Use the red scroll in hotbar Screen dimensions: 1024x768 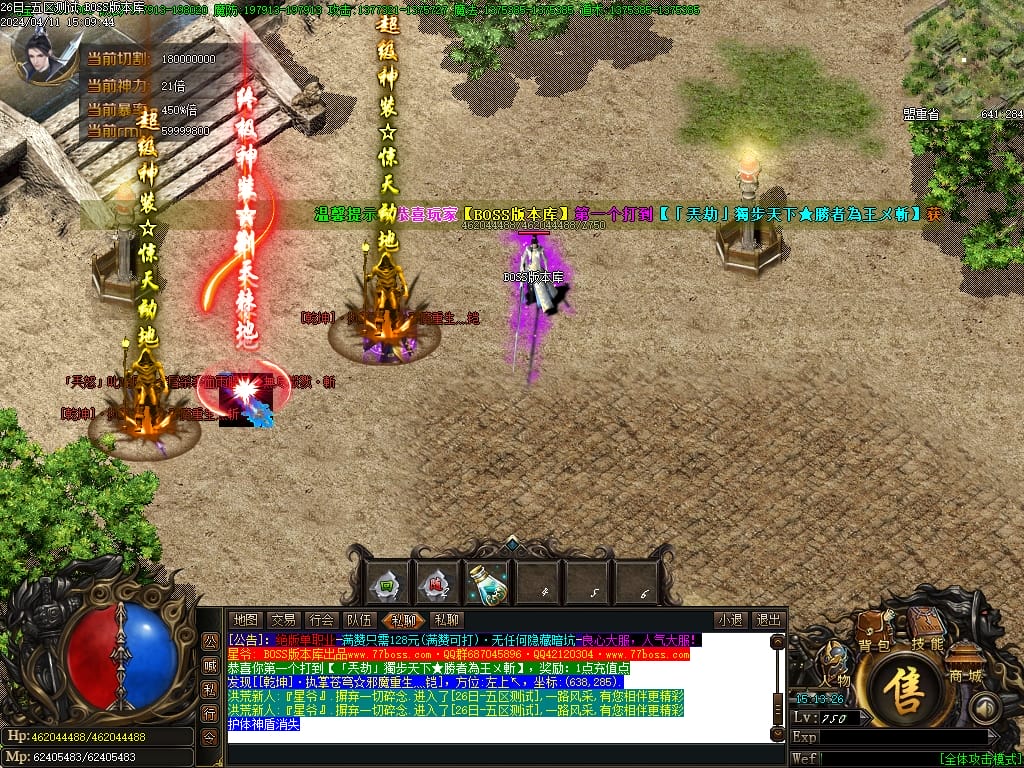coord(435,583)
